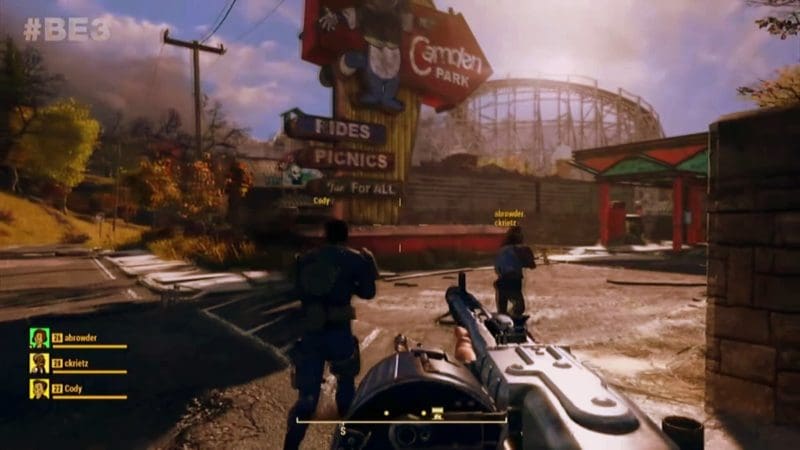Viewport: 800px width, 450px height.
Task: Choose teammate ckrietz from the team list
Action: [x=80, y=363]
